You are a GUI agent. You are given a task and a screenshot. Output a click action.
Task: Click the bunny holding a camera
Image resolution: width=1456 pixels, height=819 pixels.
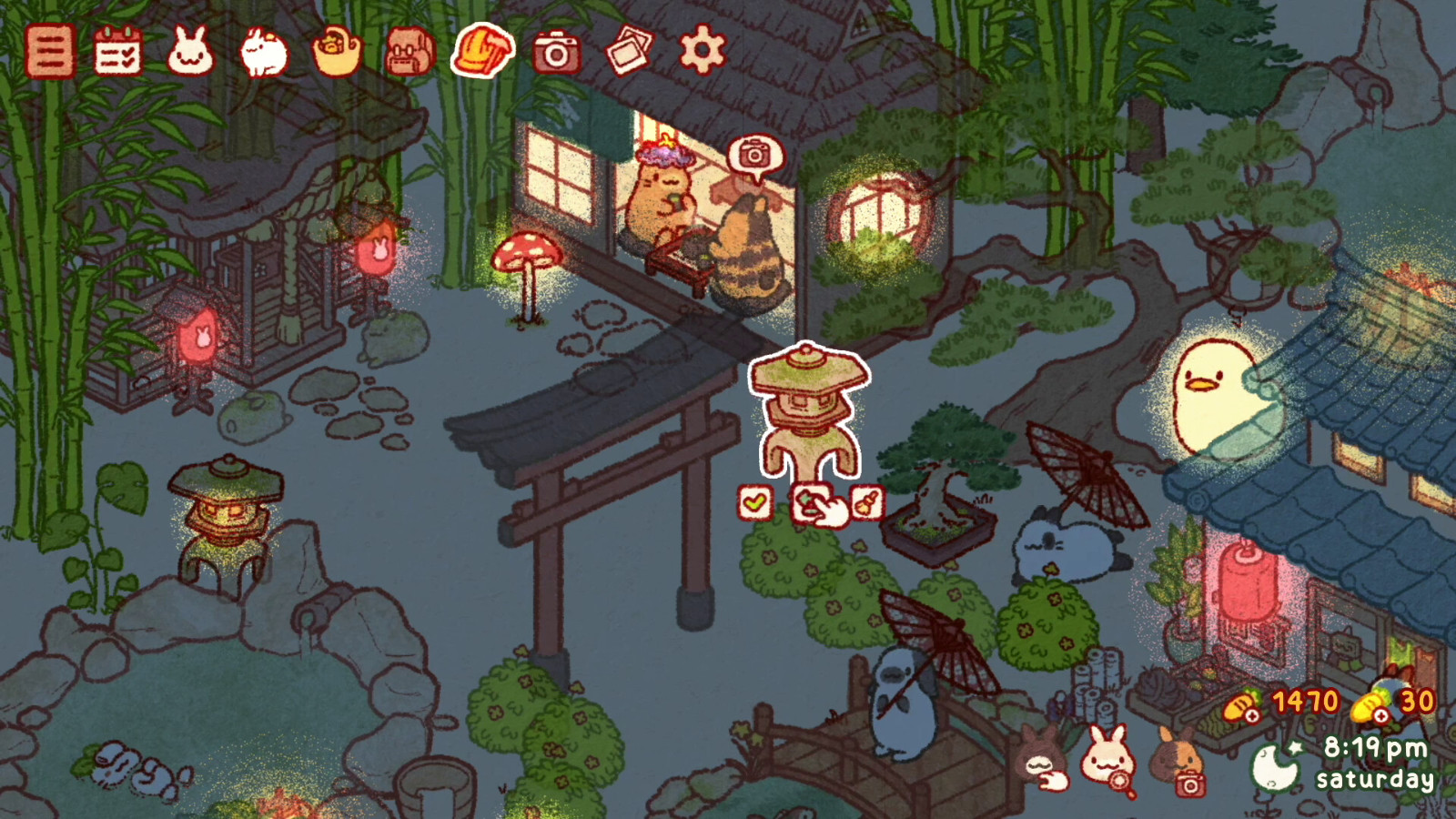click(x=1177, y=760)
